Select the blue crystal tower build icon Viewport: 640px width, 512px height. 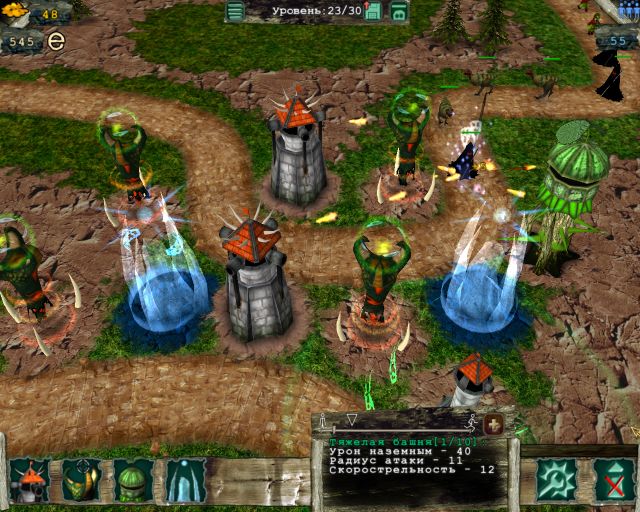tap(185, 481)
